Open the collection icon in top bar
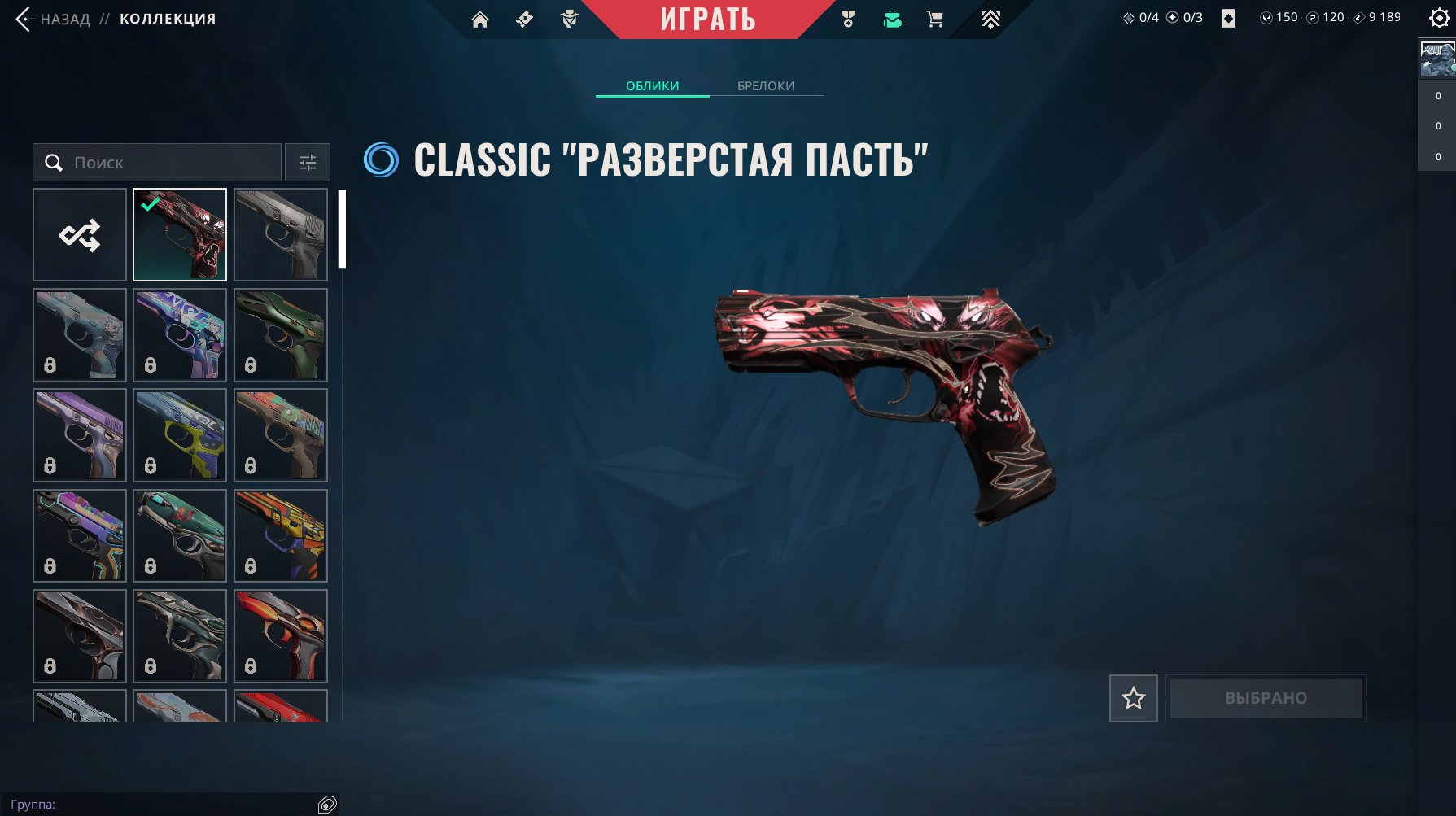 892,19
